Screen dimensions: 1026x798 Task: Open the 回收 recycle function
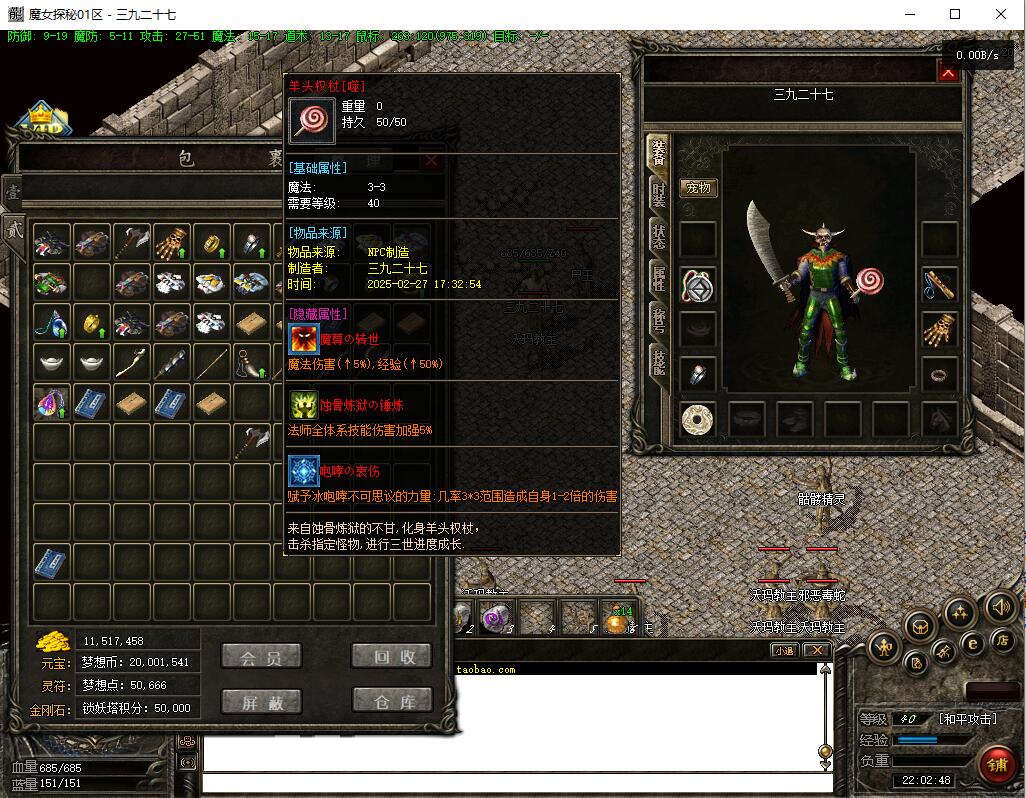[391, 656]
